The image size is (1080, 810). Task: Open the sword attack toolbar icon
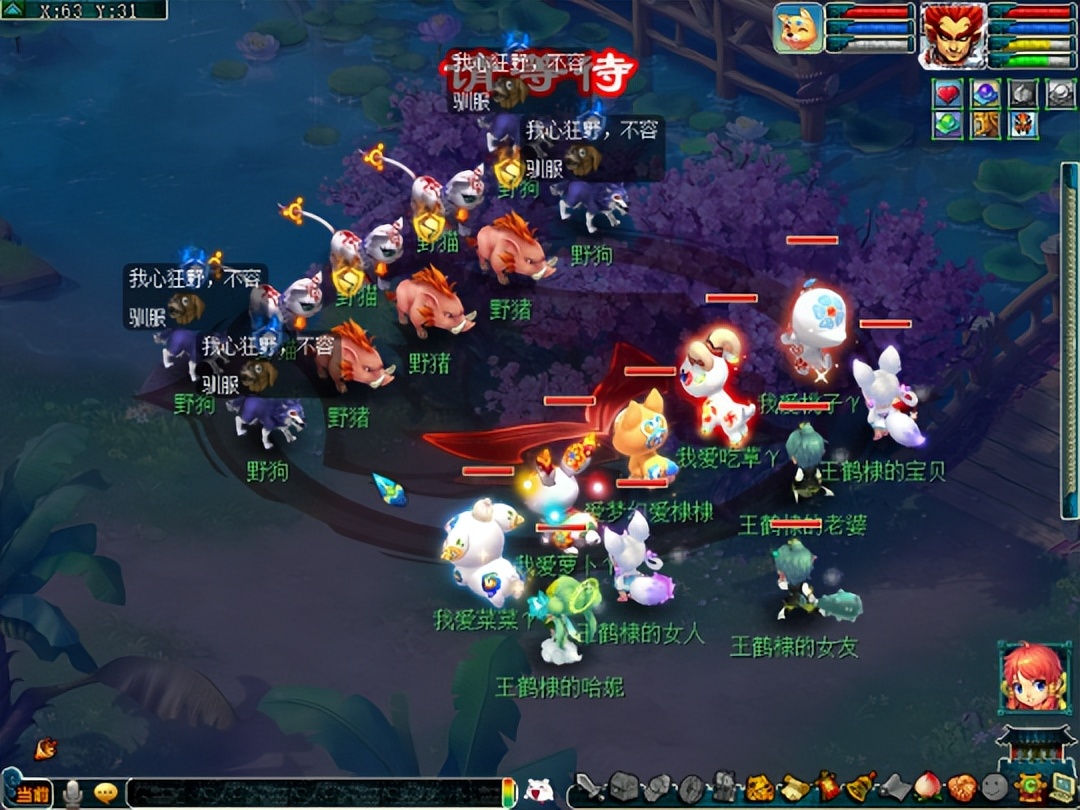(589, 788)
